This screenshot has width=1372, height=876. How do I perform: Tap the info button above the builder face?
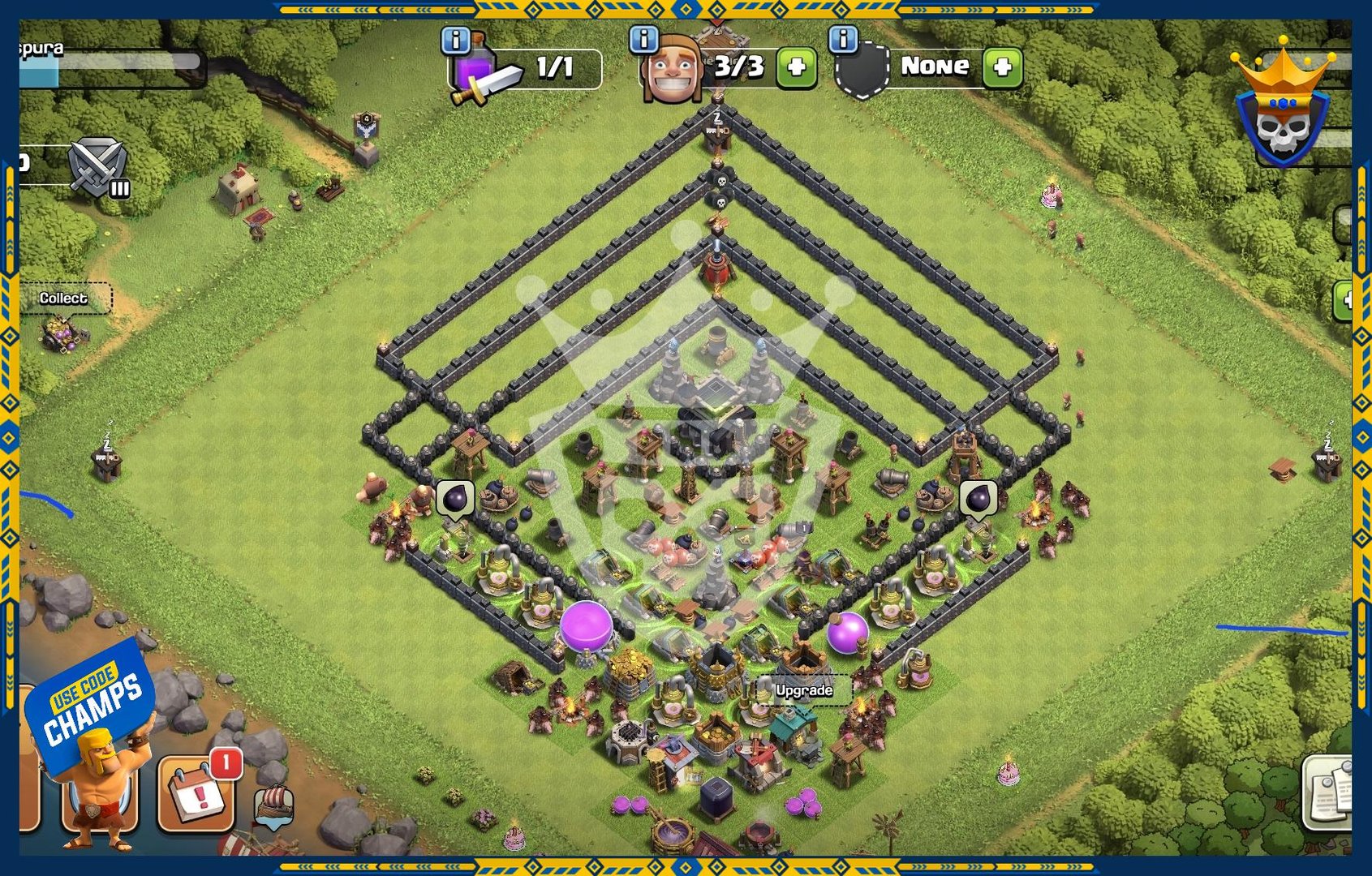point(643,38)
